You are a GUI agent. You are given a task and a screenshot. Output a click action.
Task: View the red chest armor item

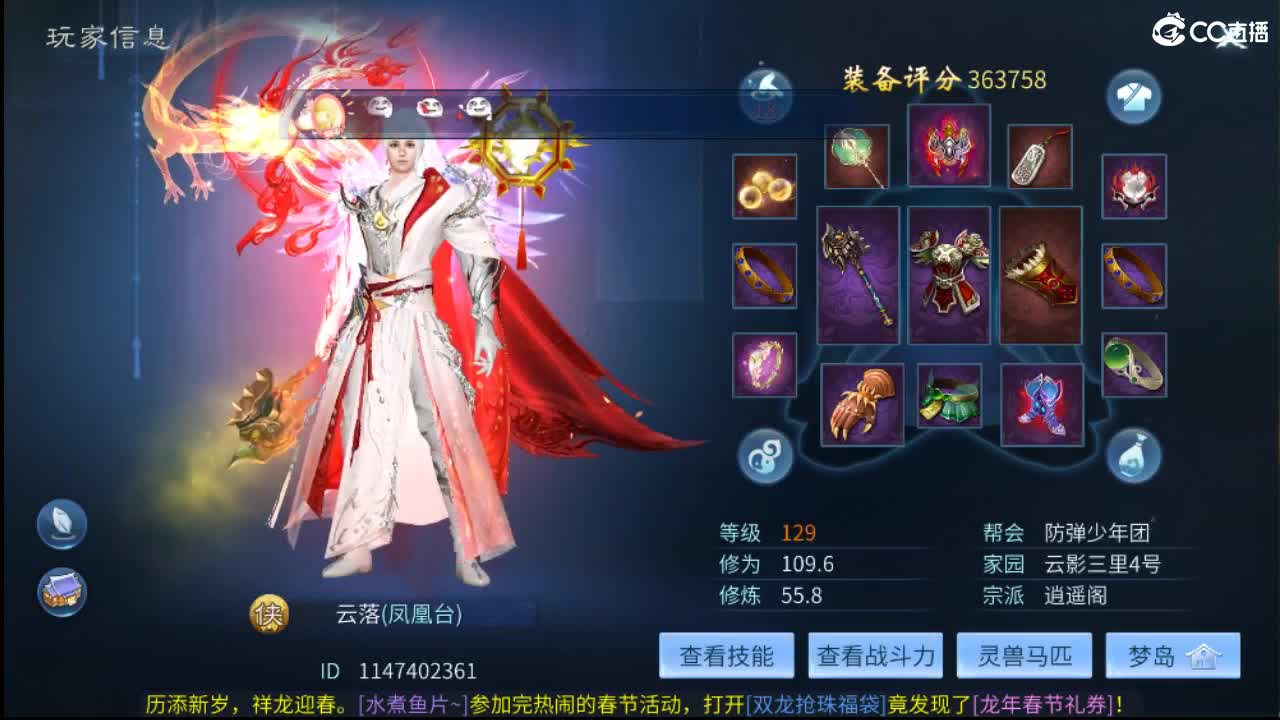(x=948, y=273)
